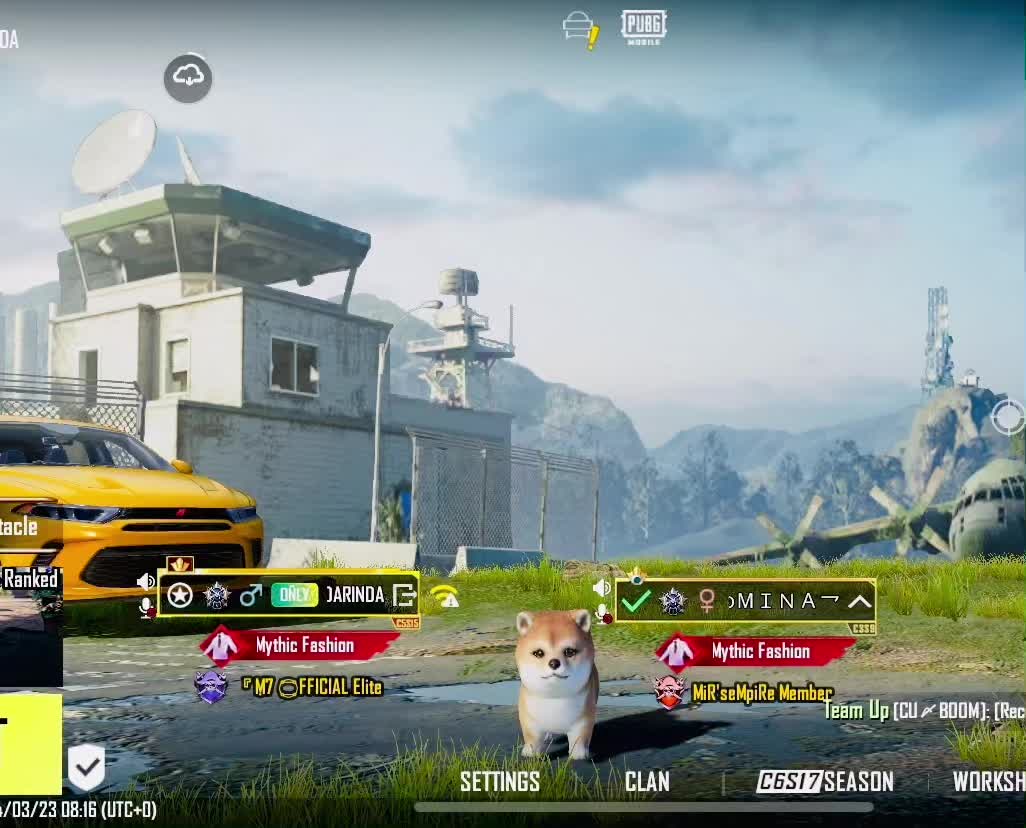Click the Ranked mode label
The height and width of the screenshot is (828, 1026).
[x=30, y=579]
